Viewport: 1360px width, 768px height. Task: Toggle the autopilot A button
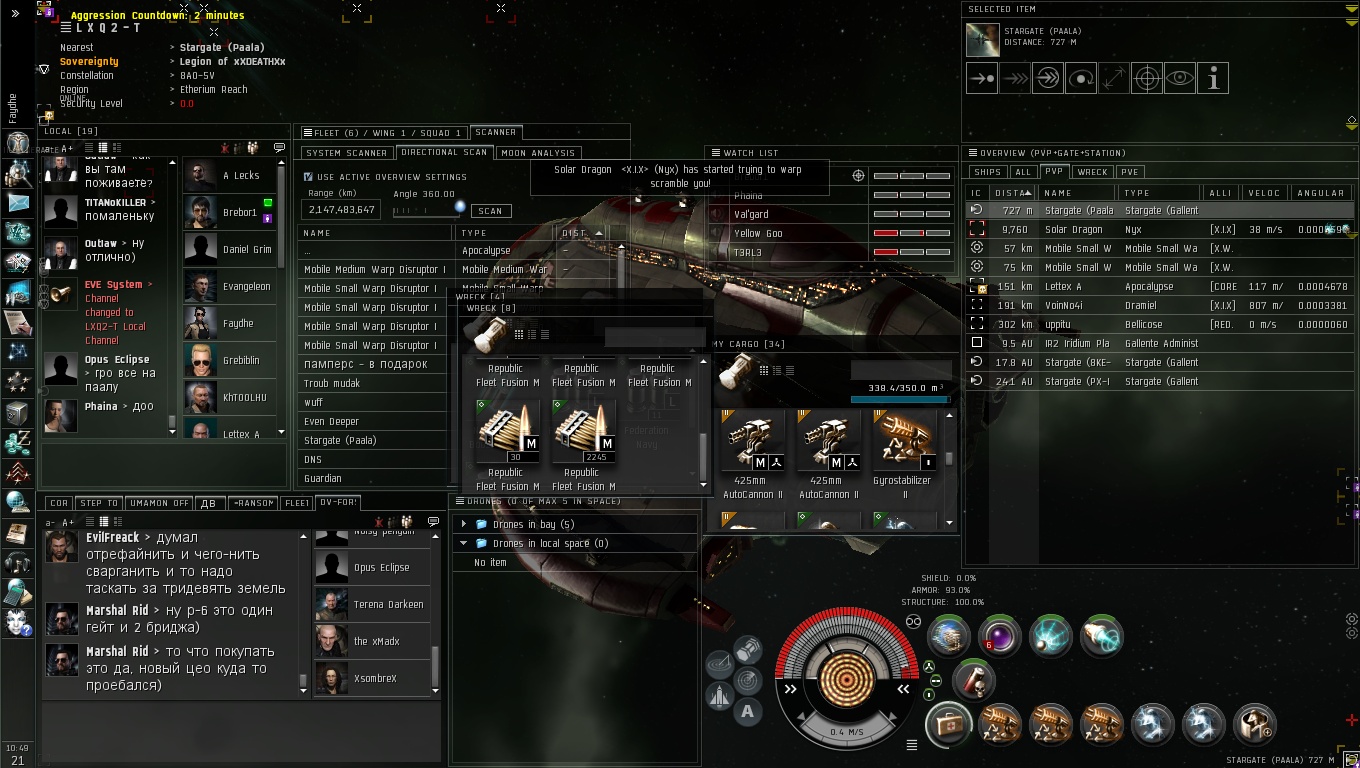(747, 712)
